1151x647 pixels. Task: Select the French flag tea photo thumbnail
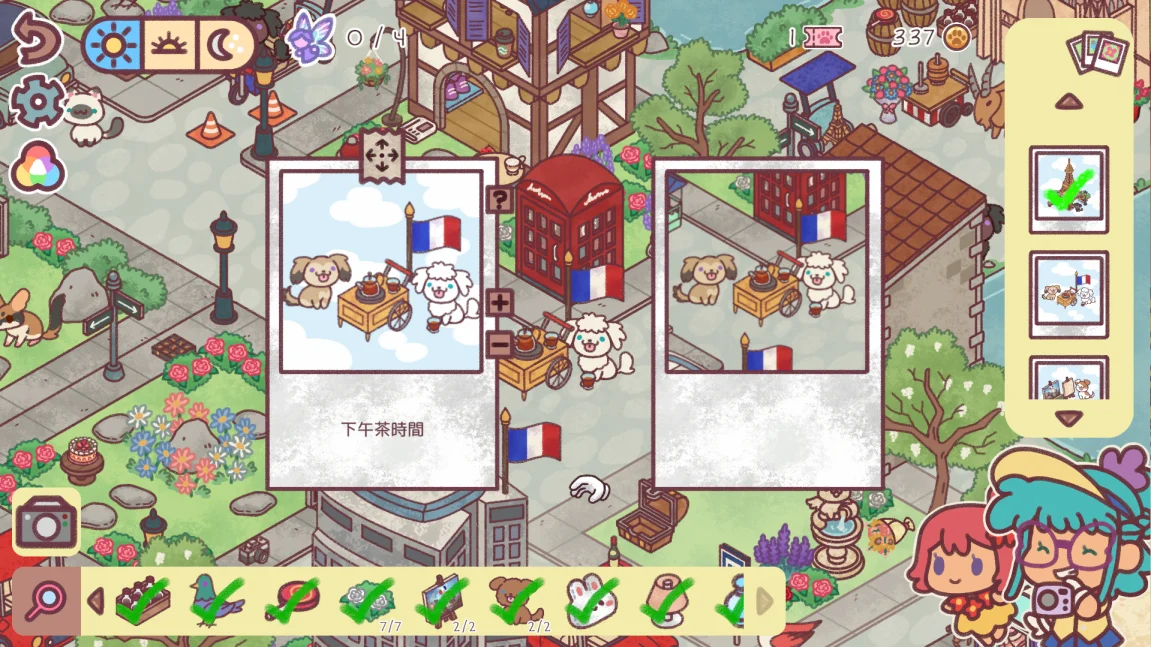[x=1068, y=288]
